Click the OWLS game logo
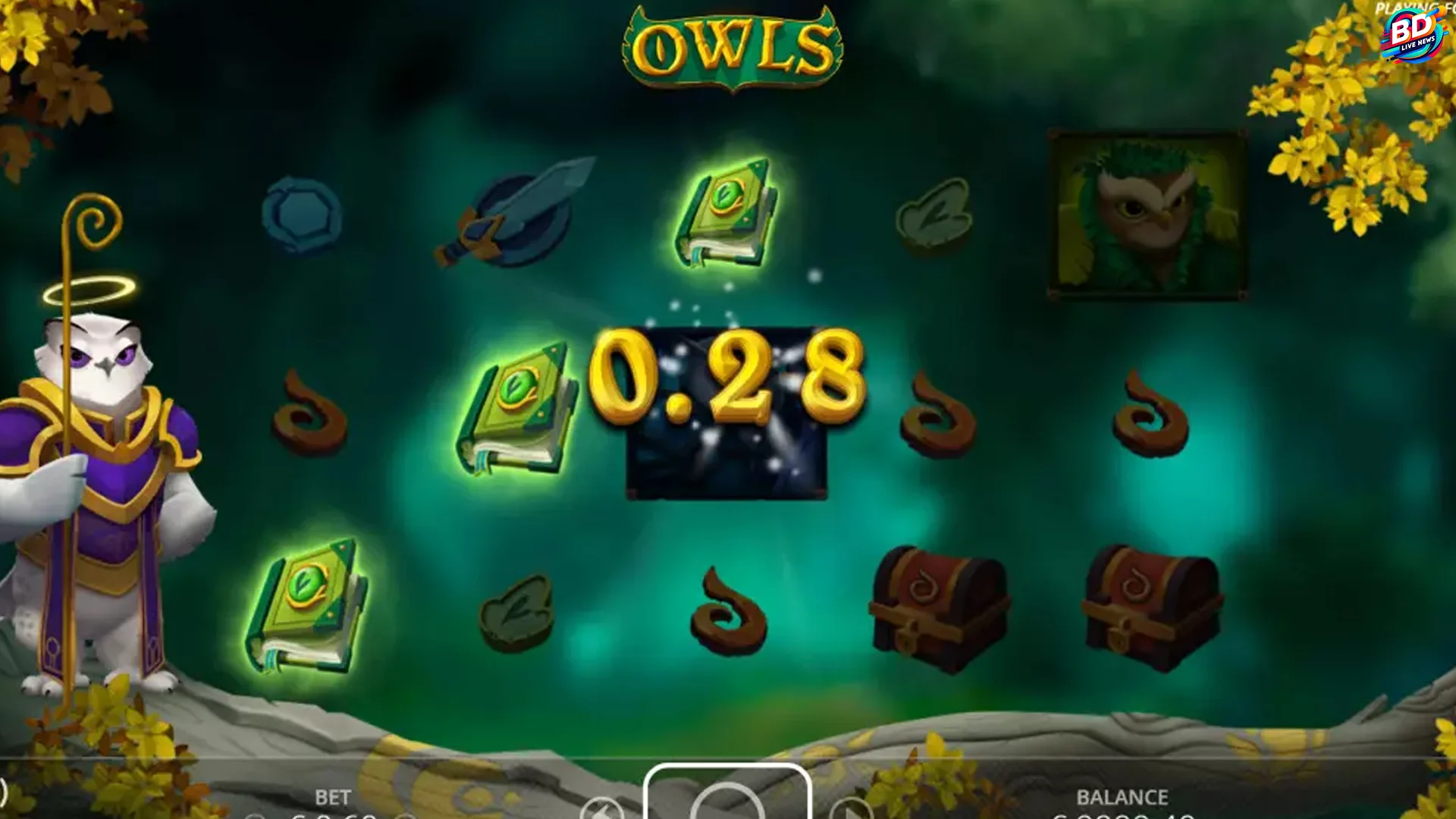1456x819 pixels. tap(730, 45)
